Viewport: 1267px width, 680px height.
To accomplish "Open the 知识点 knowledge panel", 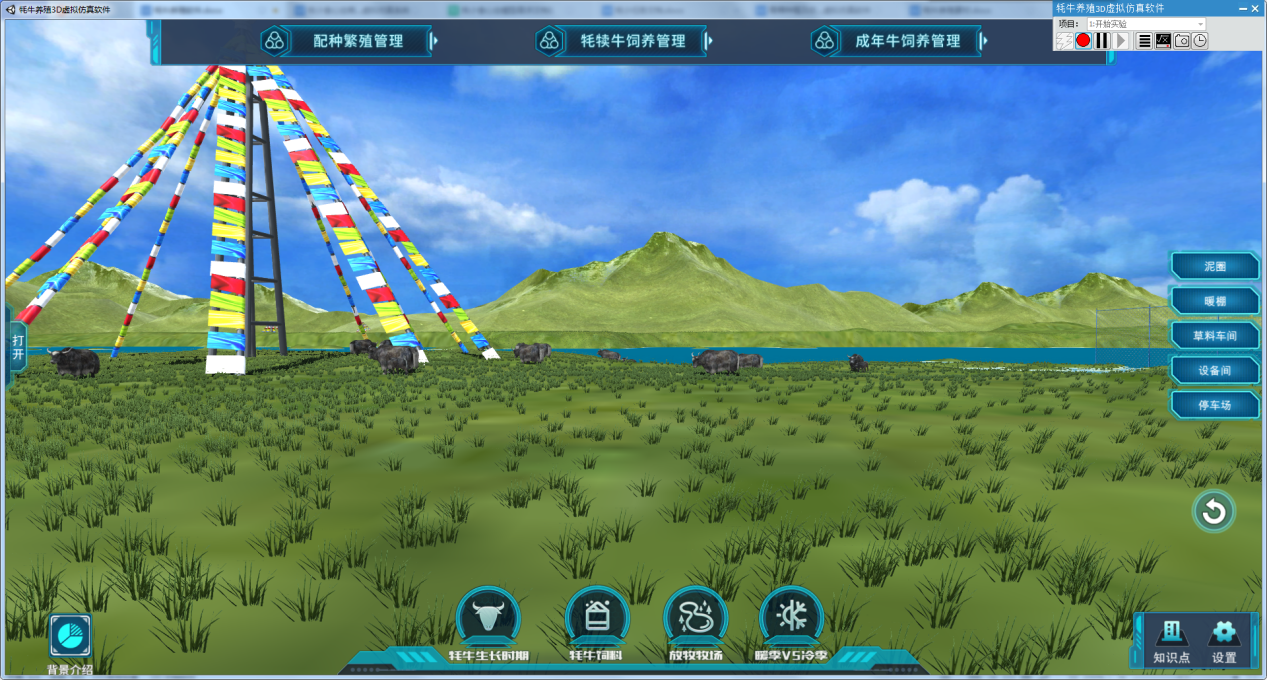I will (1171, 639).
